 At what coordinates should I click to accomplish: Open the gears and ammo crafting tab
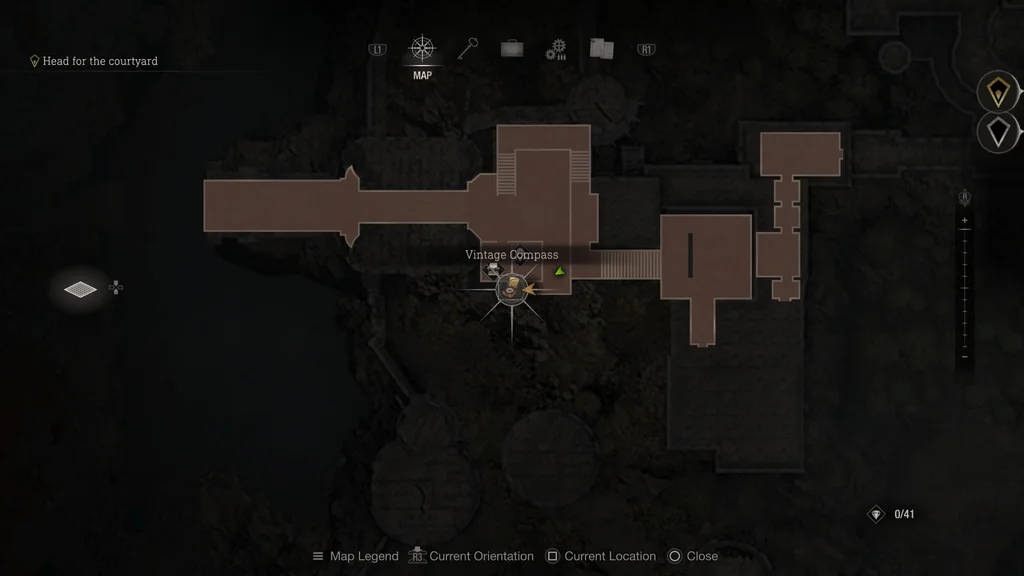pos(557,50)
